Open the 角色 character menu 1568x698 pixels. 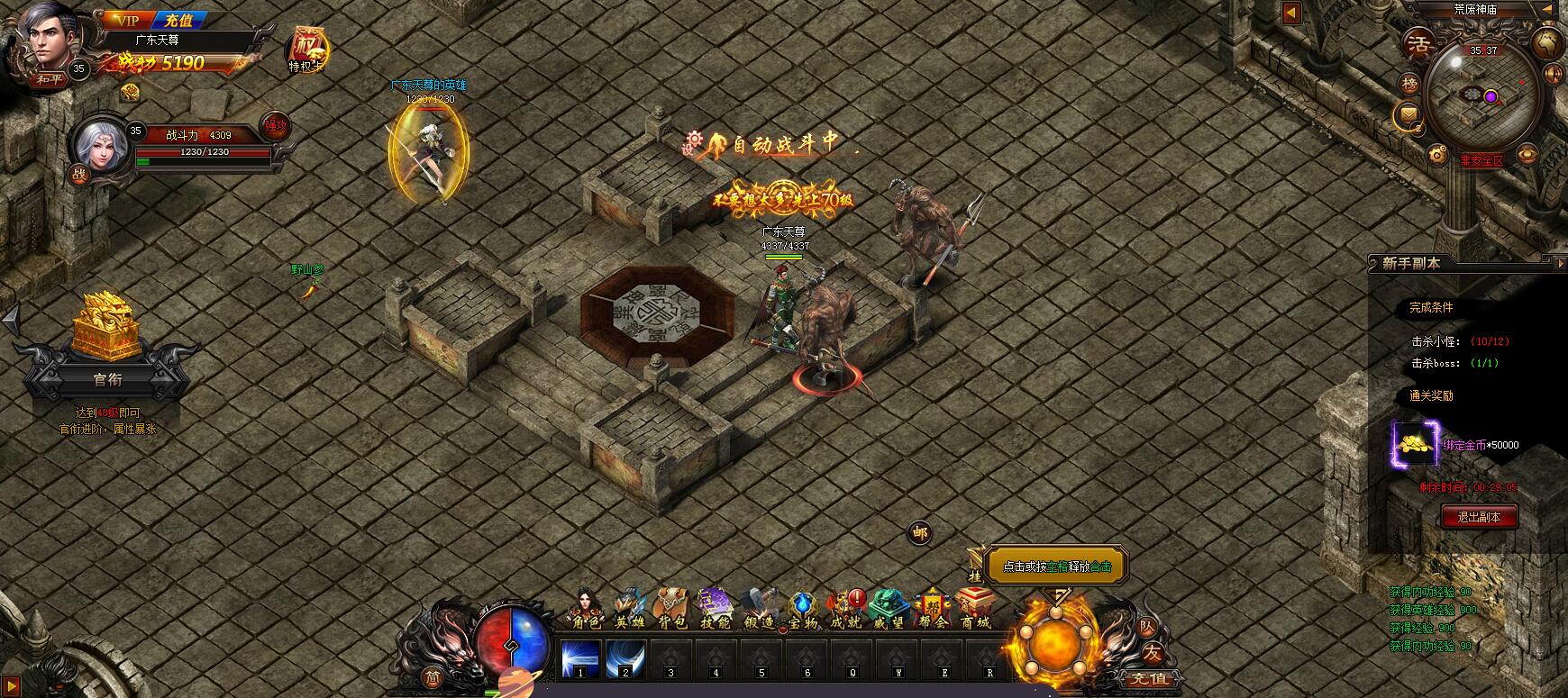582,610
